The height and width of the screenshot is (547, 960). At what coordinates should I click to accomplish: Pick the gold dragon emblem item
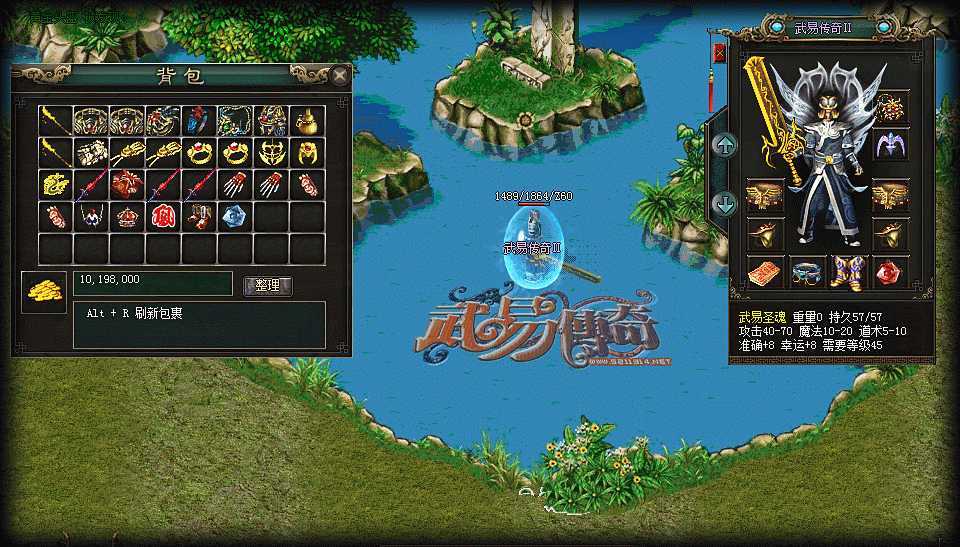(x=56, y=184)
